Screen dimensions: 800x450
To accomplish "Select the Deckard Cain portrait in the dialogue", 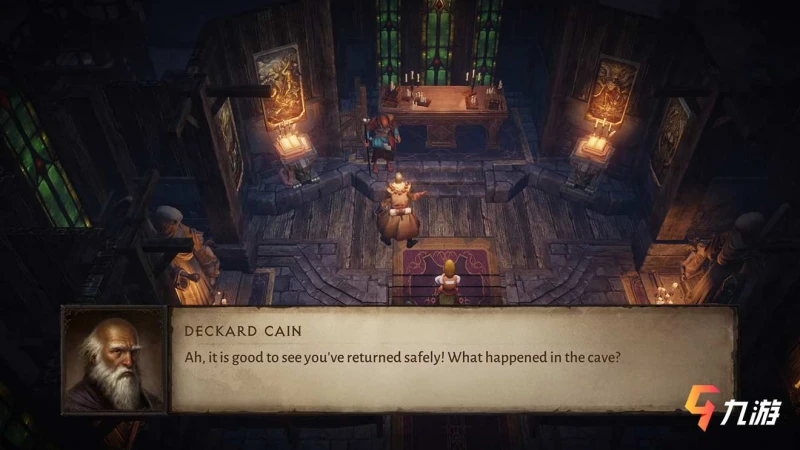I will click(114, 359).
